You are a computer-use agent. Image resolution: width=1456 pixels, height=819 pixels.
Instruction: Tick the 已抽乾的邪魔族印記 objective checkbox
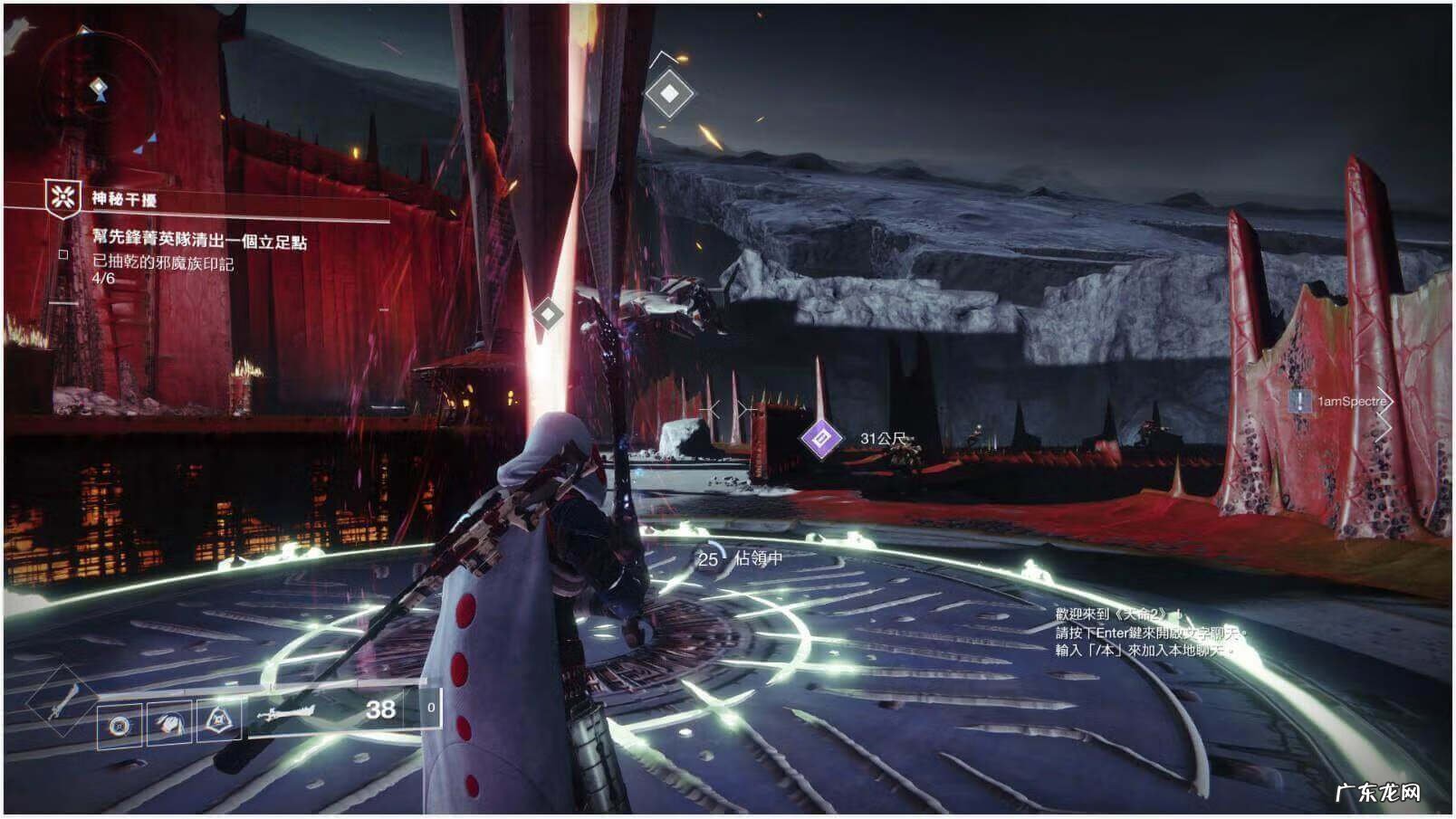pyautogui.click(x=63, y=255)
